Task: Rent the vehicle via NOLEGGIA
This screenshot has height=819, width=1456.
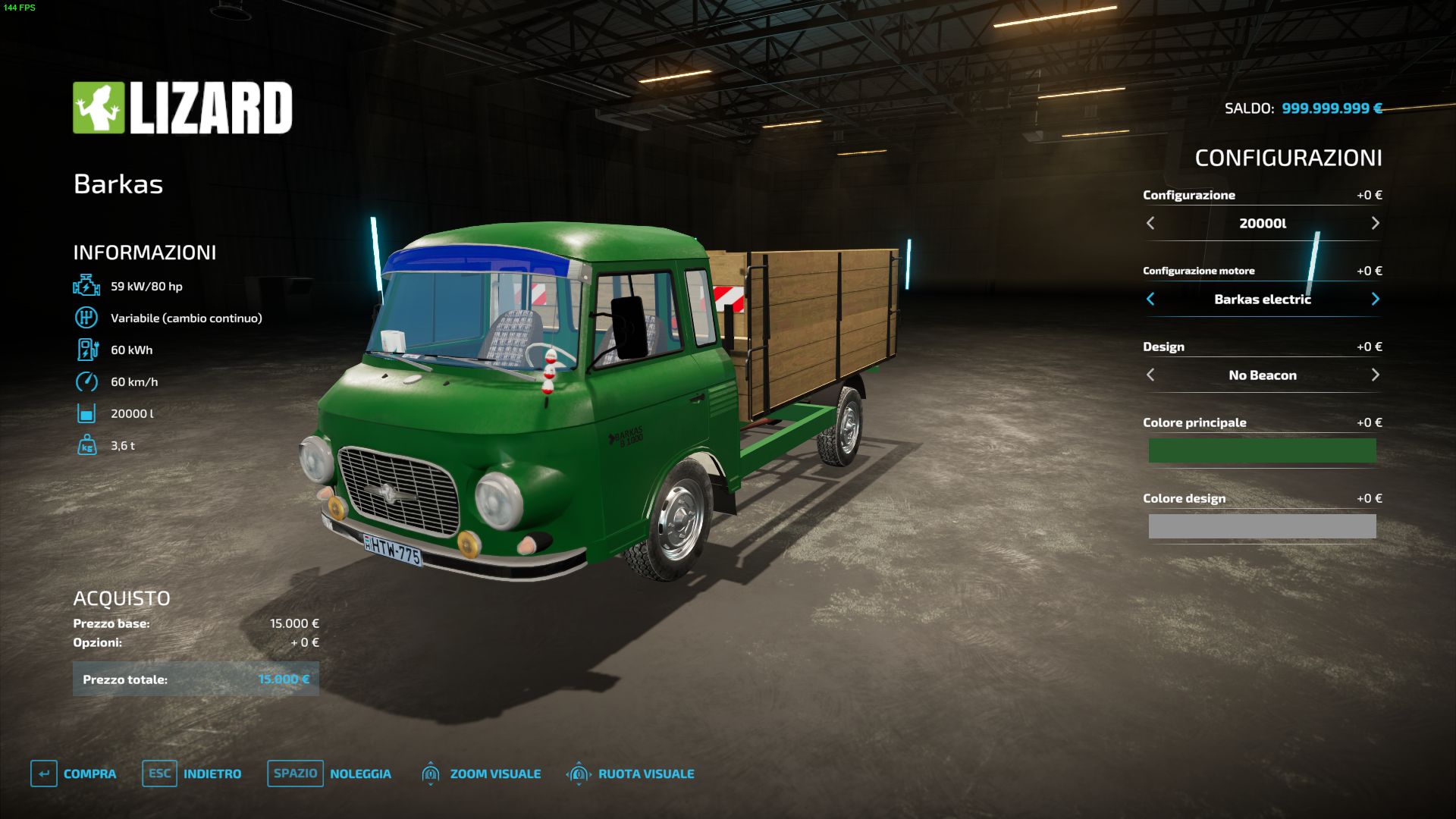Action: point(329,773)
